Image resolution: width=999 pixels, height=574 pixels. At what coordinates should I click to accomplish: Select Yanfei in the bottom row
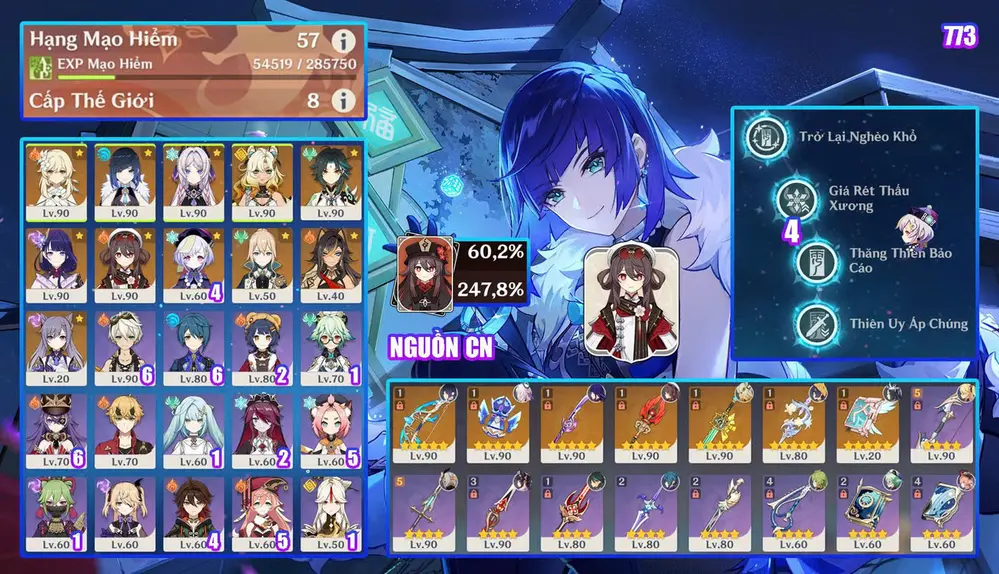coord(260,509)
